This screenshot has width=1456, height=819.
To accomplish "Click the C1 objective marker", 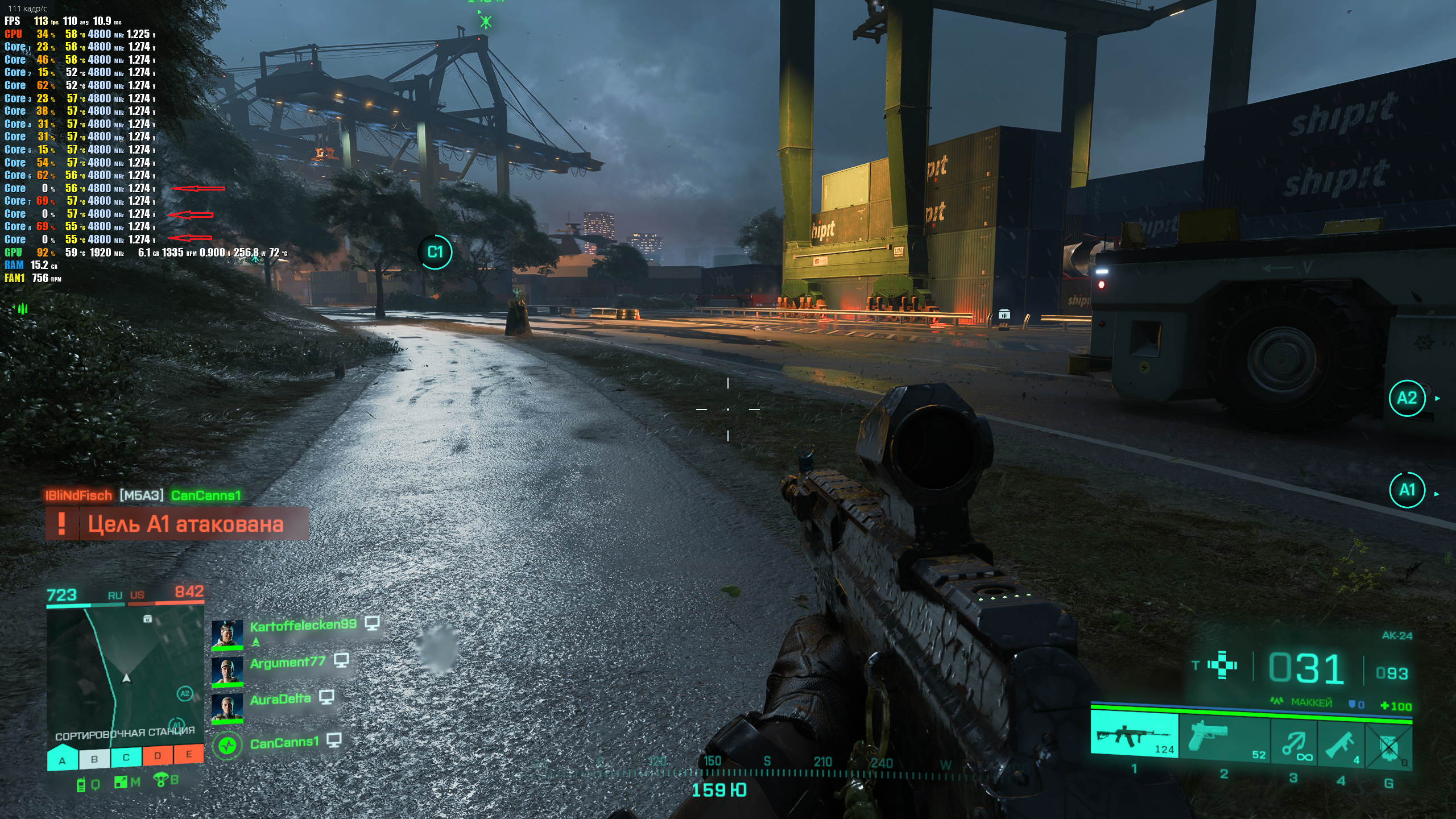I will click(x=435, y=252).
